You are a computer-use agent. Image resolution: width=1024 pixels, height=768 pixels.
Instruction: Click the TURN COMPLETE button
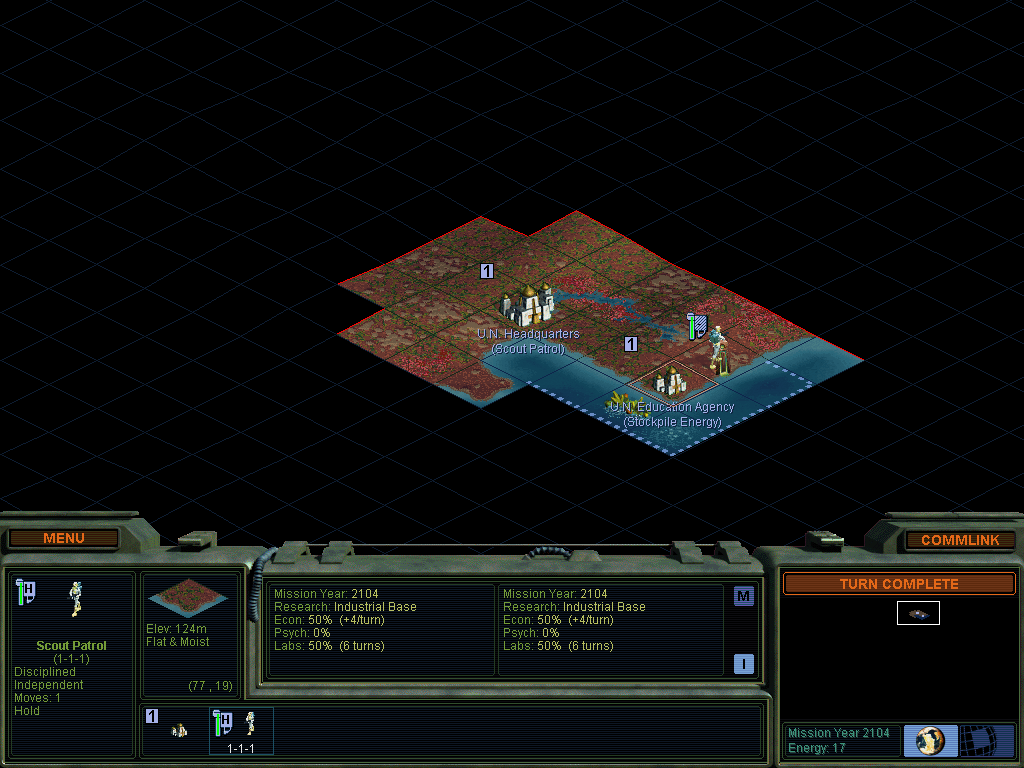coord(898,584)
